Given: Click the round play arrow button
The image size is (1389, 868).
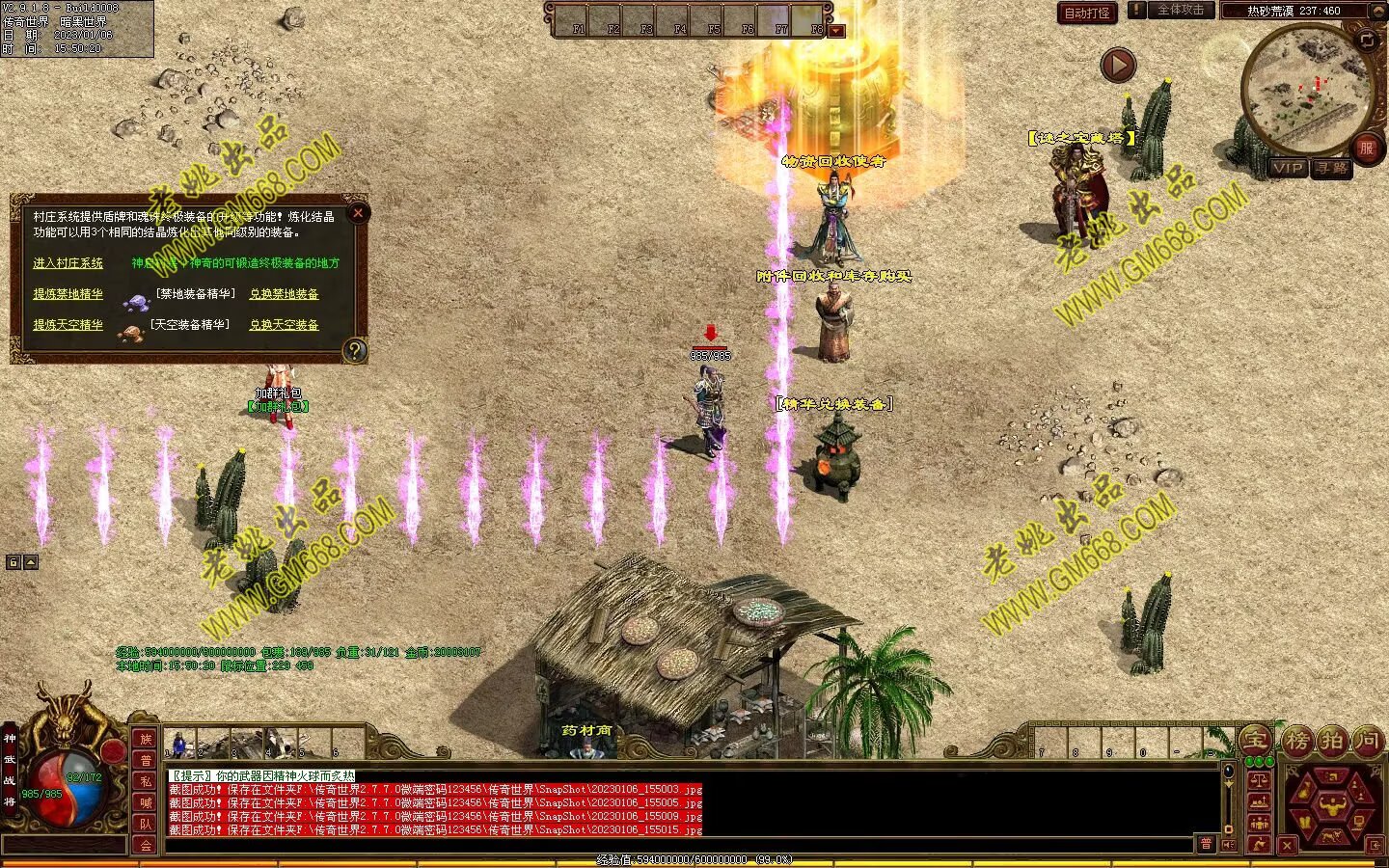Looking at the screenshot, I should [x=1118, y=66].
